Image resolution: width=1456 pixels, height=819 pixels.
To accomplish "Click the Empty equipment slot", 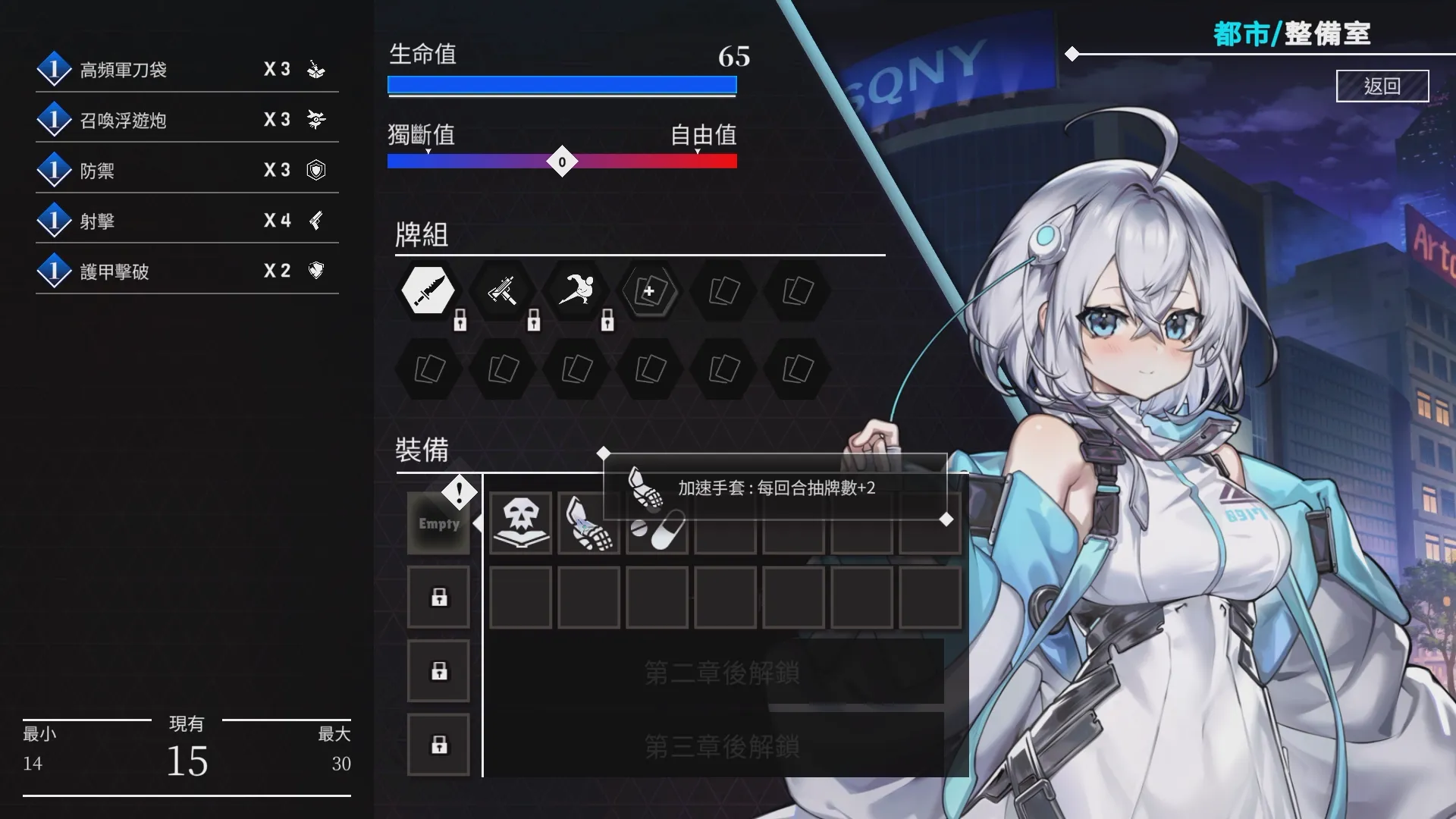I will pos(438,523).
